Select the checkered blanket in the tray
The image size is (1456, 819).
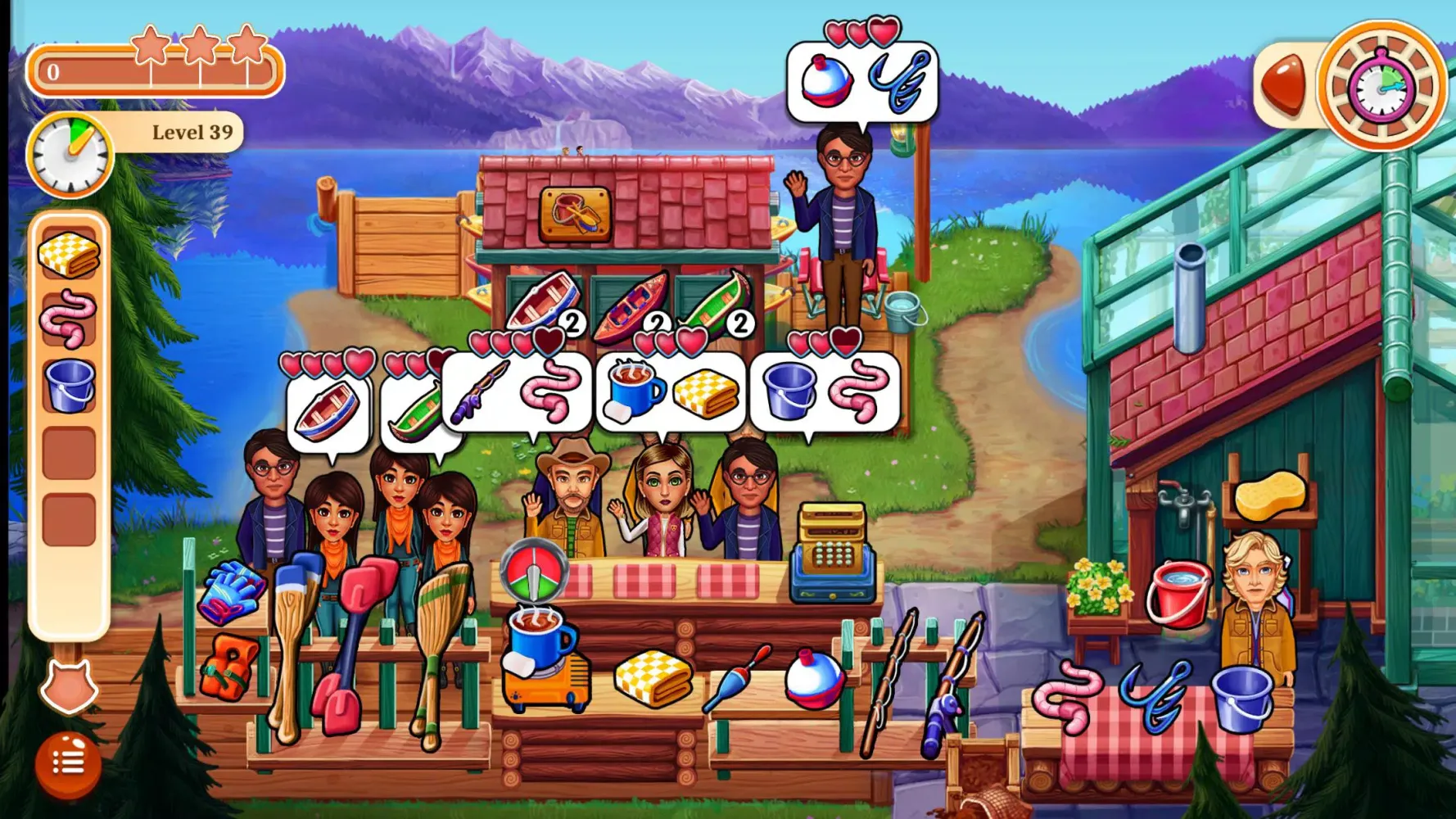click(x=69, y=254)
